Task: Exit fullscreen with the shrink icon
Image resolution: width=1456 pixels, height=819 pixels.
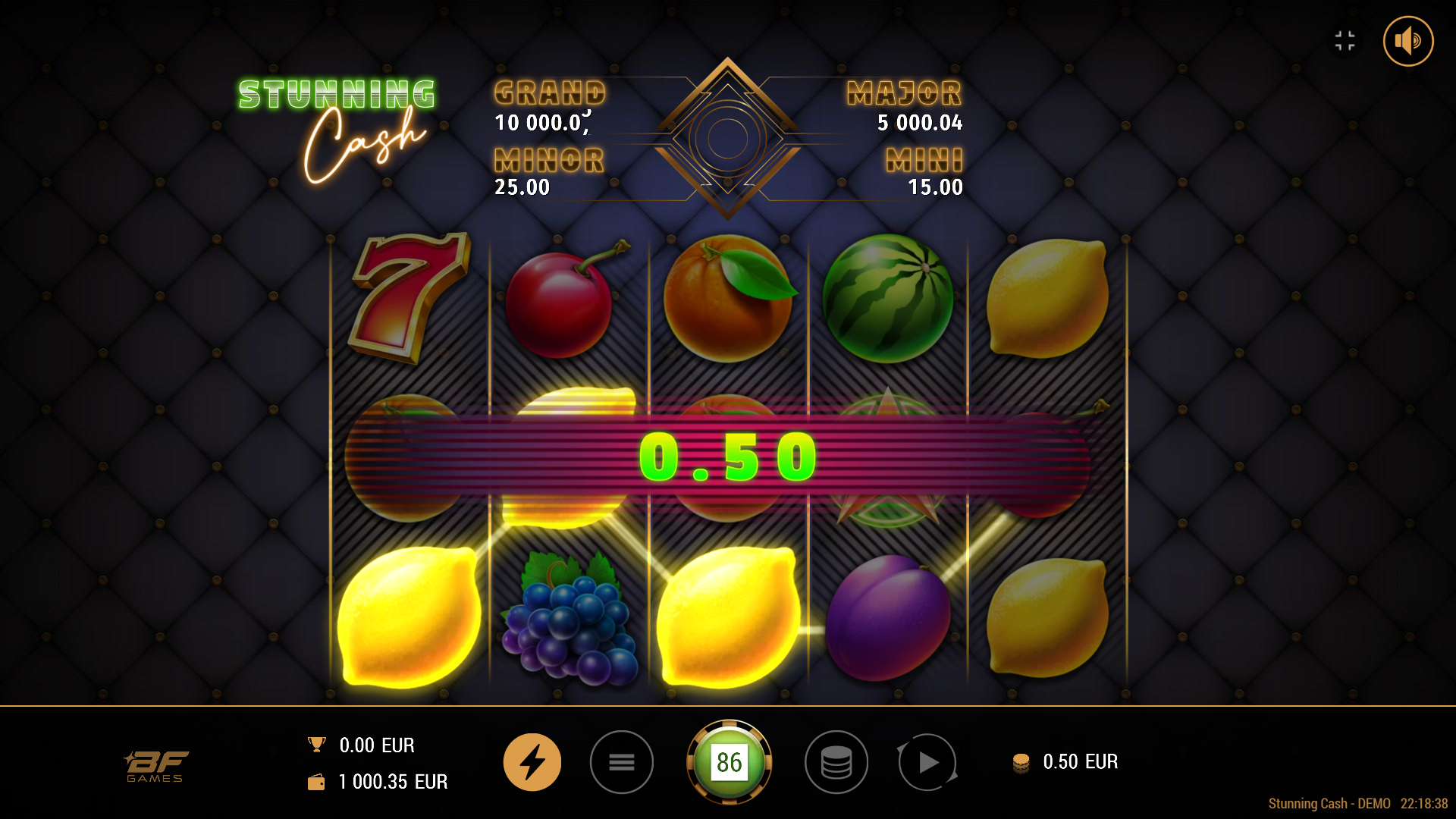Action: [1345, 41]
